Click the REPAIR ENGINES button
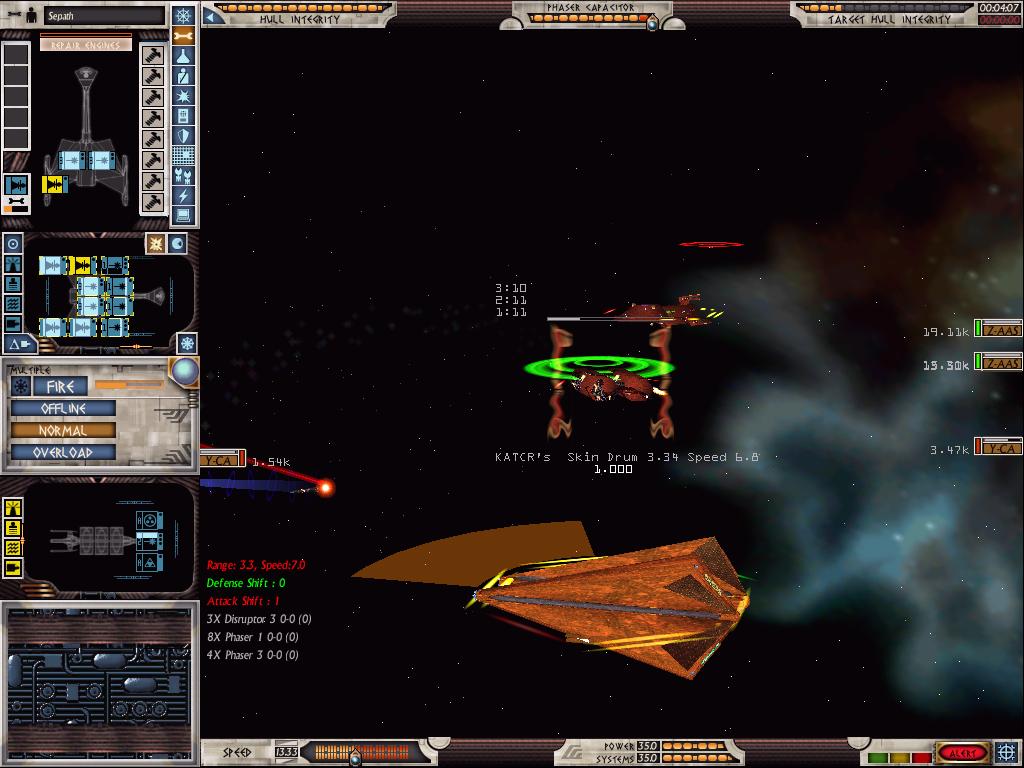1024x768 pixels. [86, 44]
